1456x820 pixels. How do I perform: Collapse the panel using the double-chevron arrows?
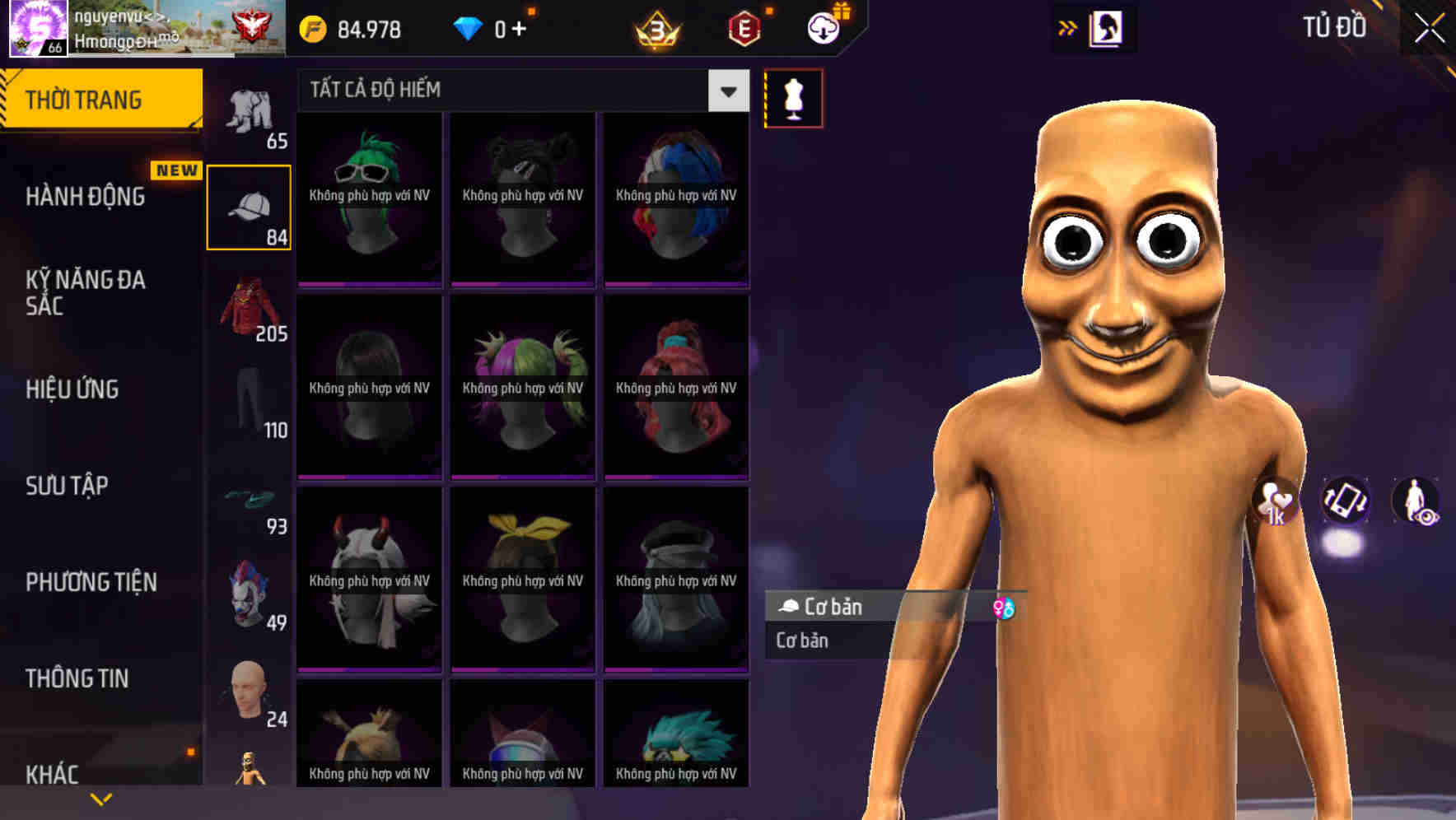pos(1068,27)
